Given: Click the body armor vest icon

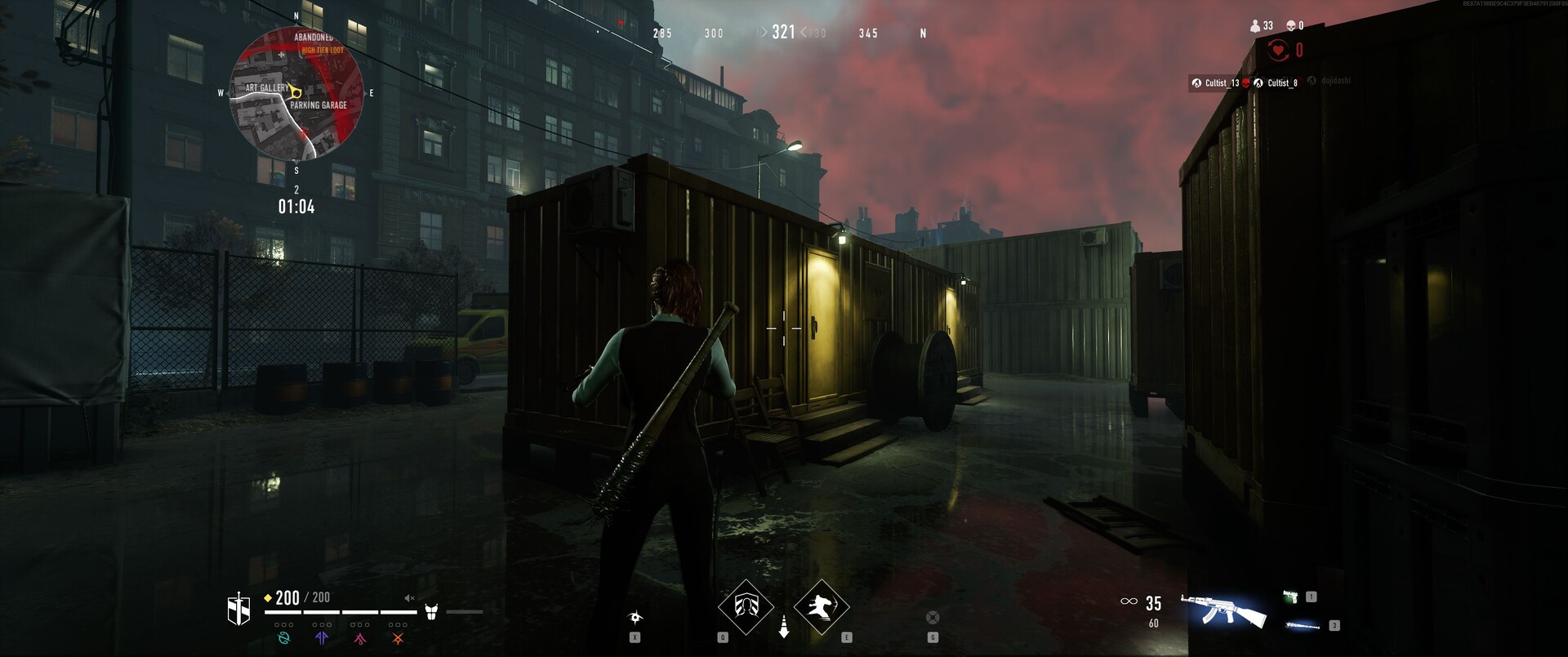Looking at the screenshot, I should point(431,611).
